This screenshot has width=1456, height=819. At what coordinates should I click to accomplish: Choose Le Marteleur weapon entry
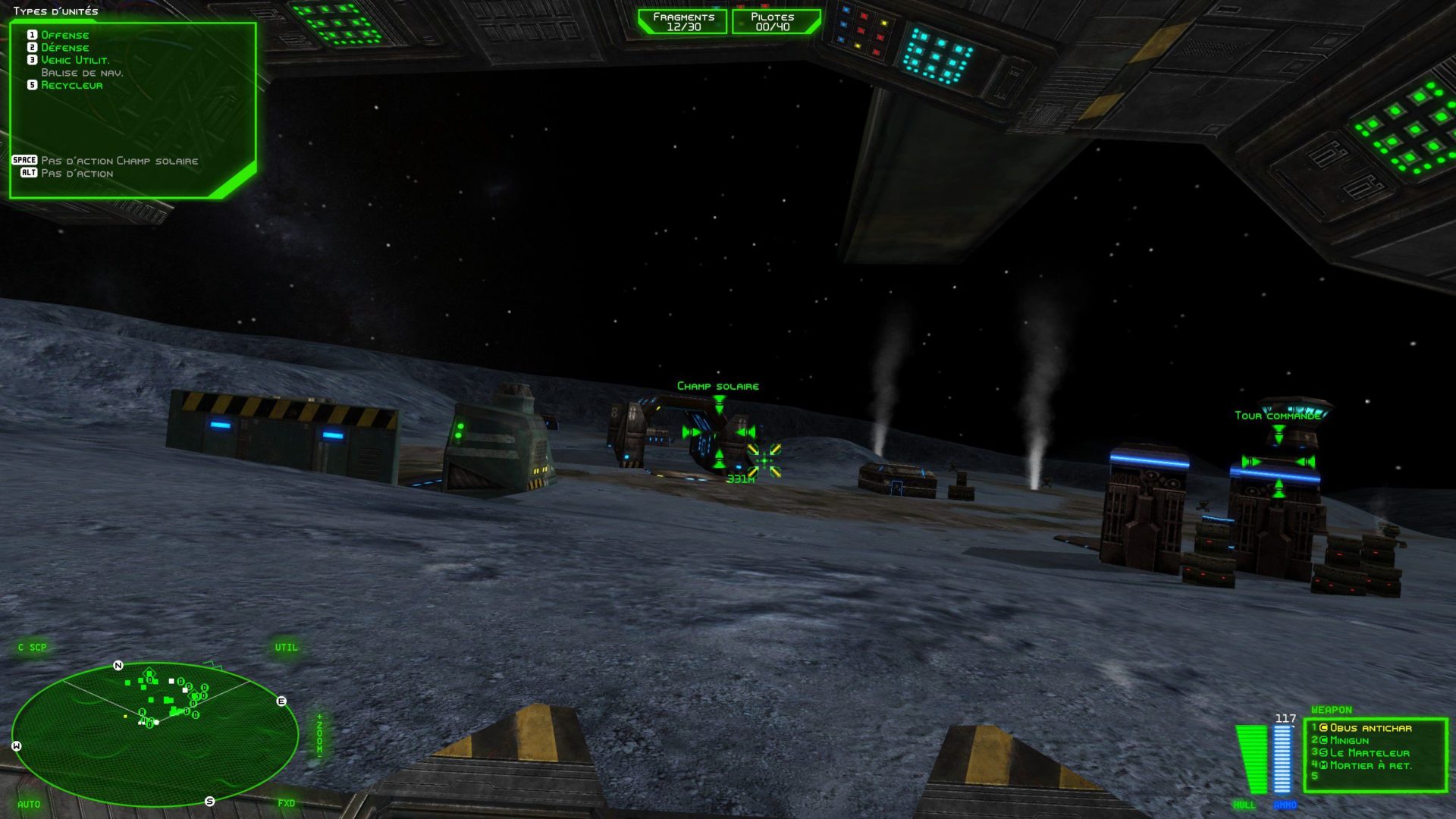click(x=1369, y=753)
